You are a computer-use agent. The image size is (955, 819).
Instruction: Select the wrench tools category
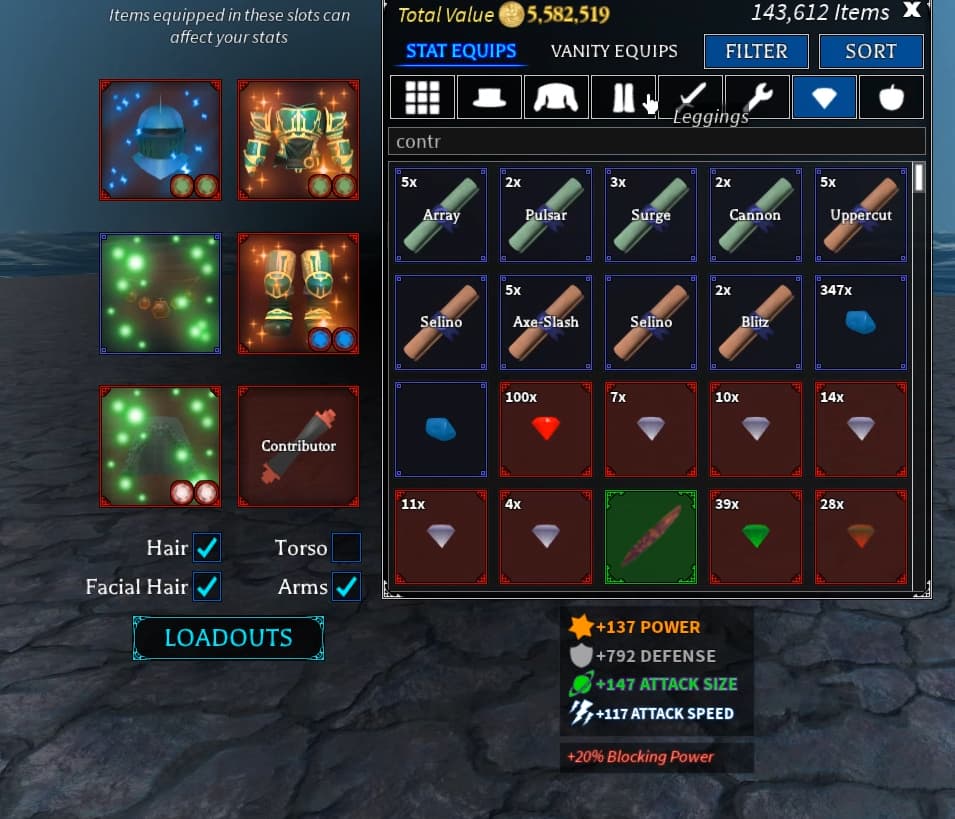tap(757, 97)
